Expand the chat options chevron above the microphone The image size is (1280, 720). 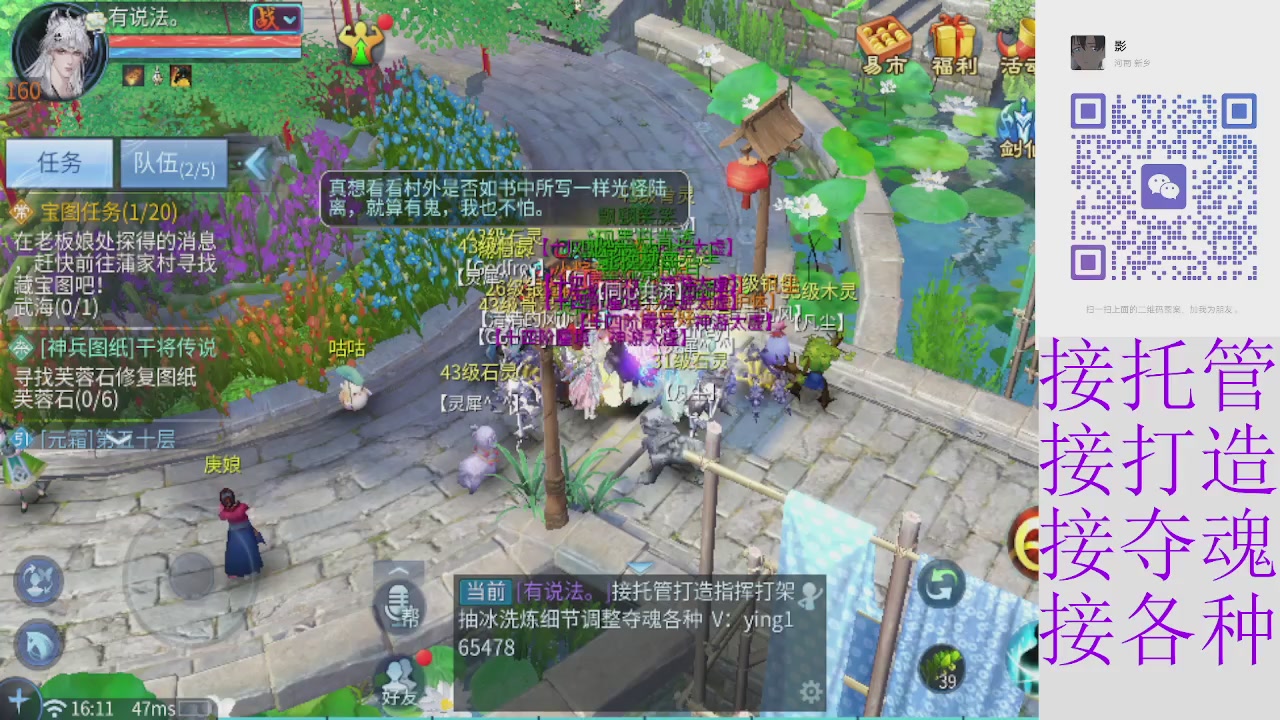399,570
